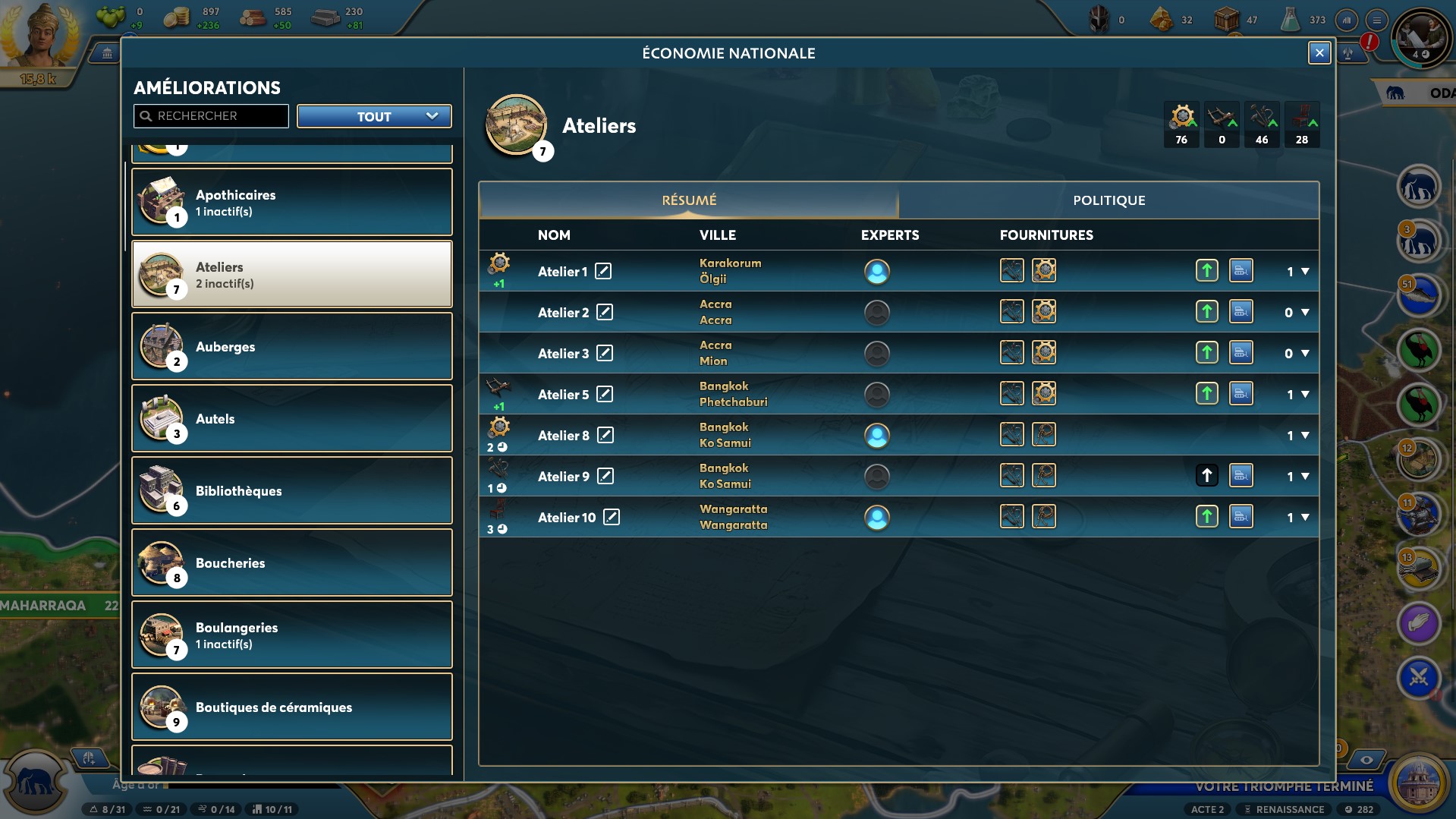Viewport: 1456px width, 819px height.
Task: Close the Économie Nationale window
Action: click(x=1319, y=52)
